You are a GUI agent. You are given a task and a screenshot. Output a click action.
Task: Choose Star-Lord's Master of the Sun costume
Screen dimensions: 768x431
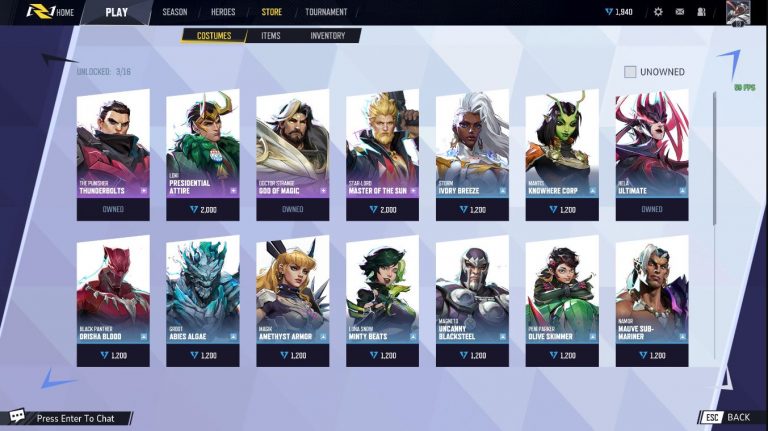point(383,155)
